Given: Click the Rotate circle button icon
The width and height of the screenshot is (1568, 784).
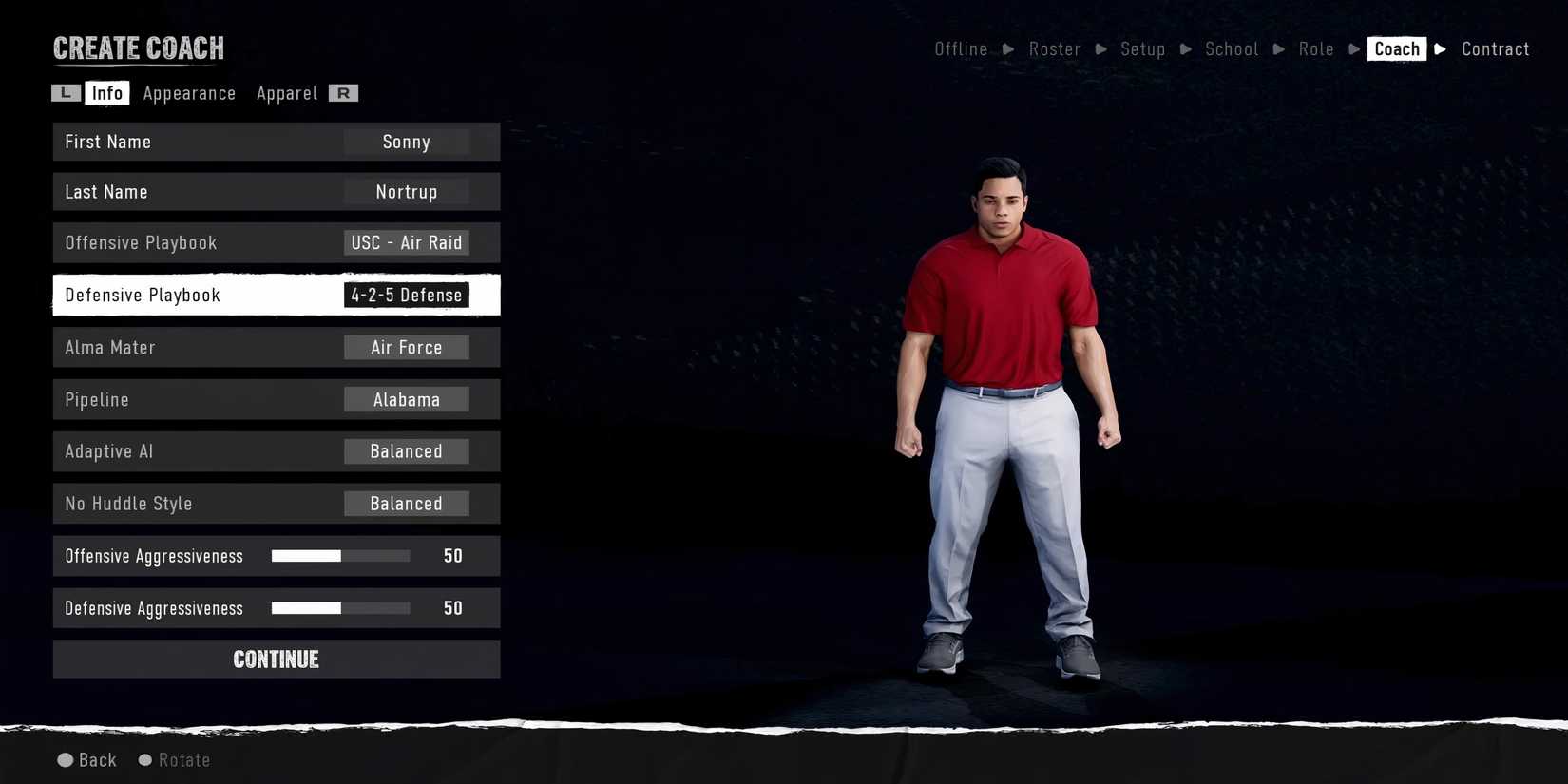Looking at the screenshot, I should [x=144, y=759].
